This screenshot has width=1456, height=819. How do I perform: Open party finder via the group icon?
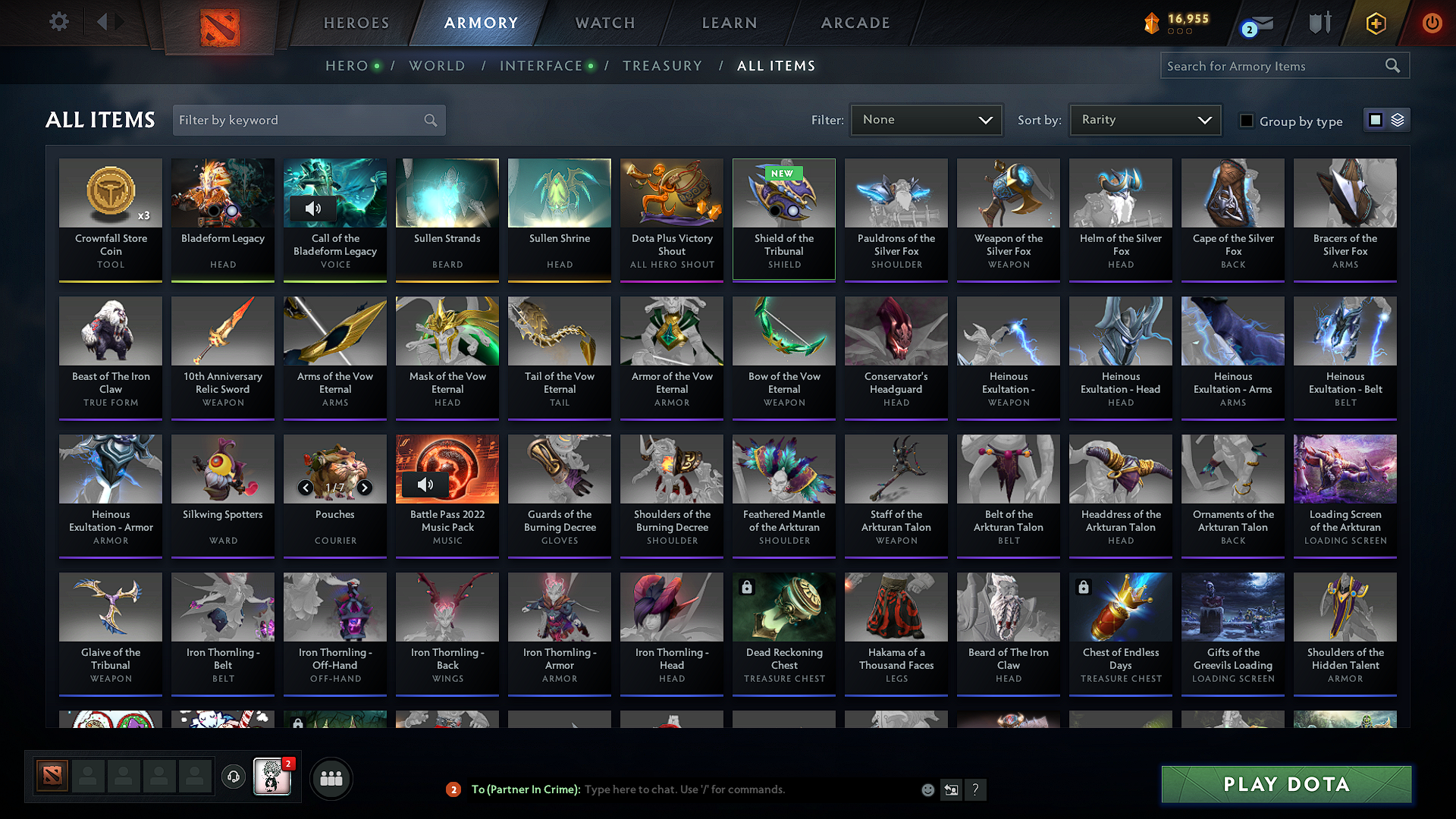[331, 777]
